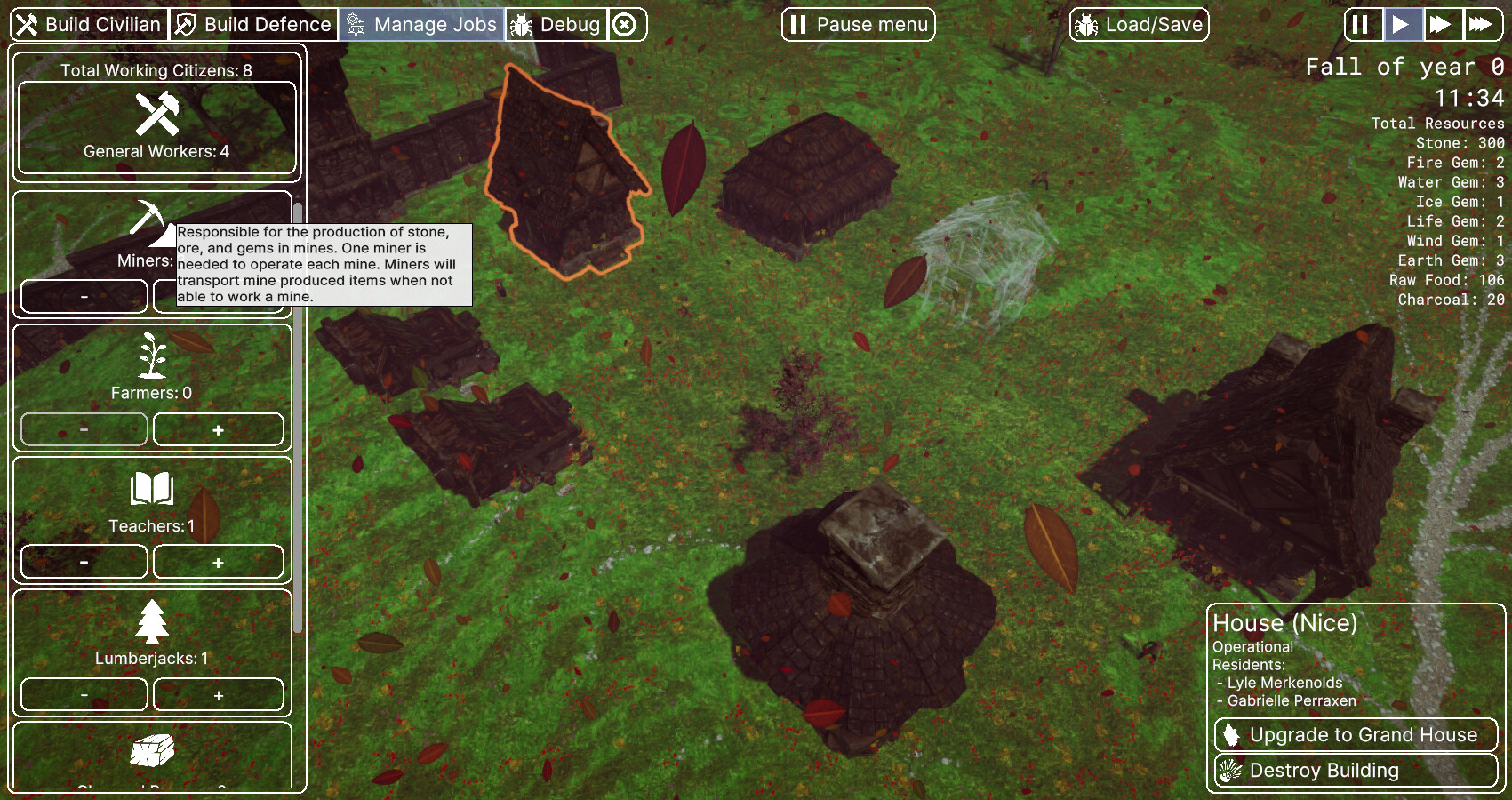1512x800 pixels.
Task: Remove one Lumberjack
Action: pos(84,695)
